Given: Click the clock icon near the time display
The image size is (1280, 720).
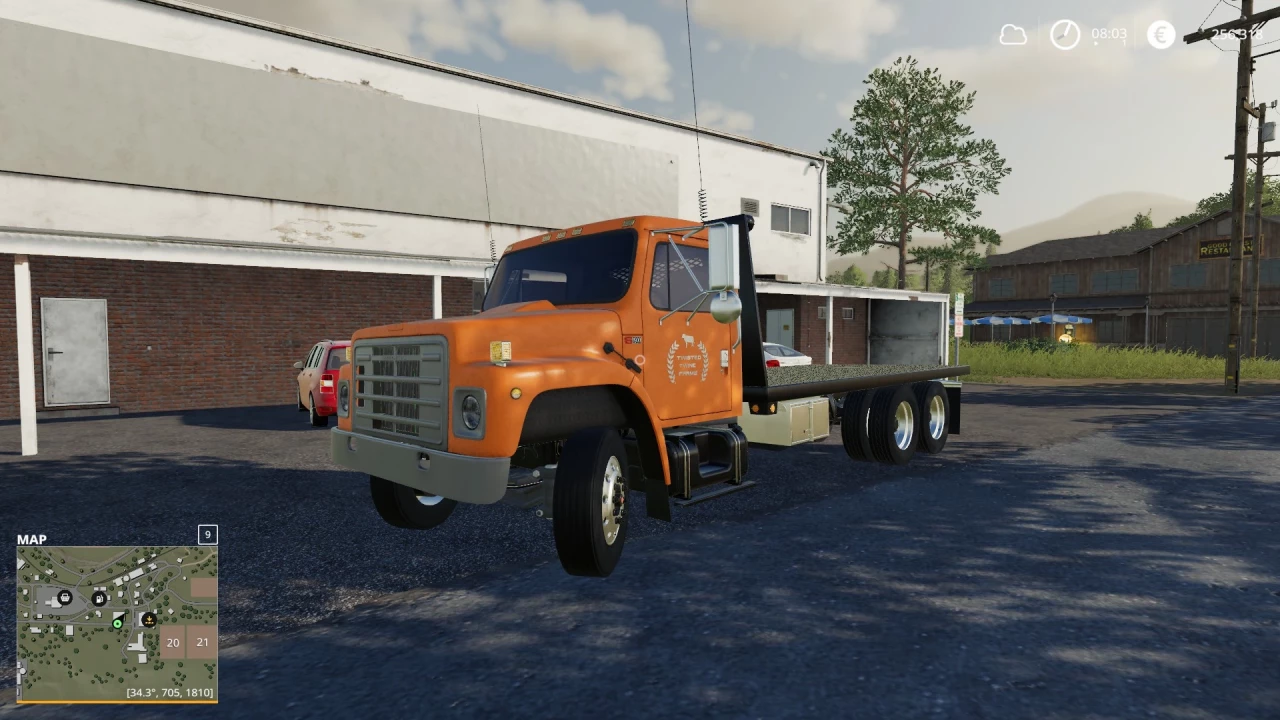Looking at the screenshot, I should click(1065, 33).
